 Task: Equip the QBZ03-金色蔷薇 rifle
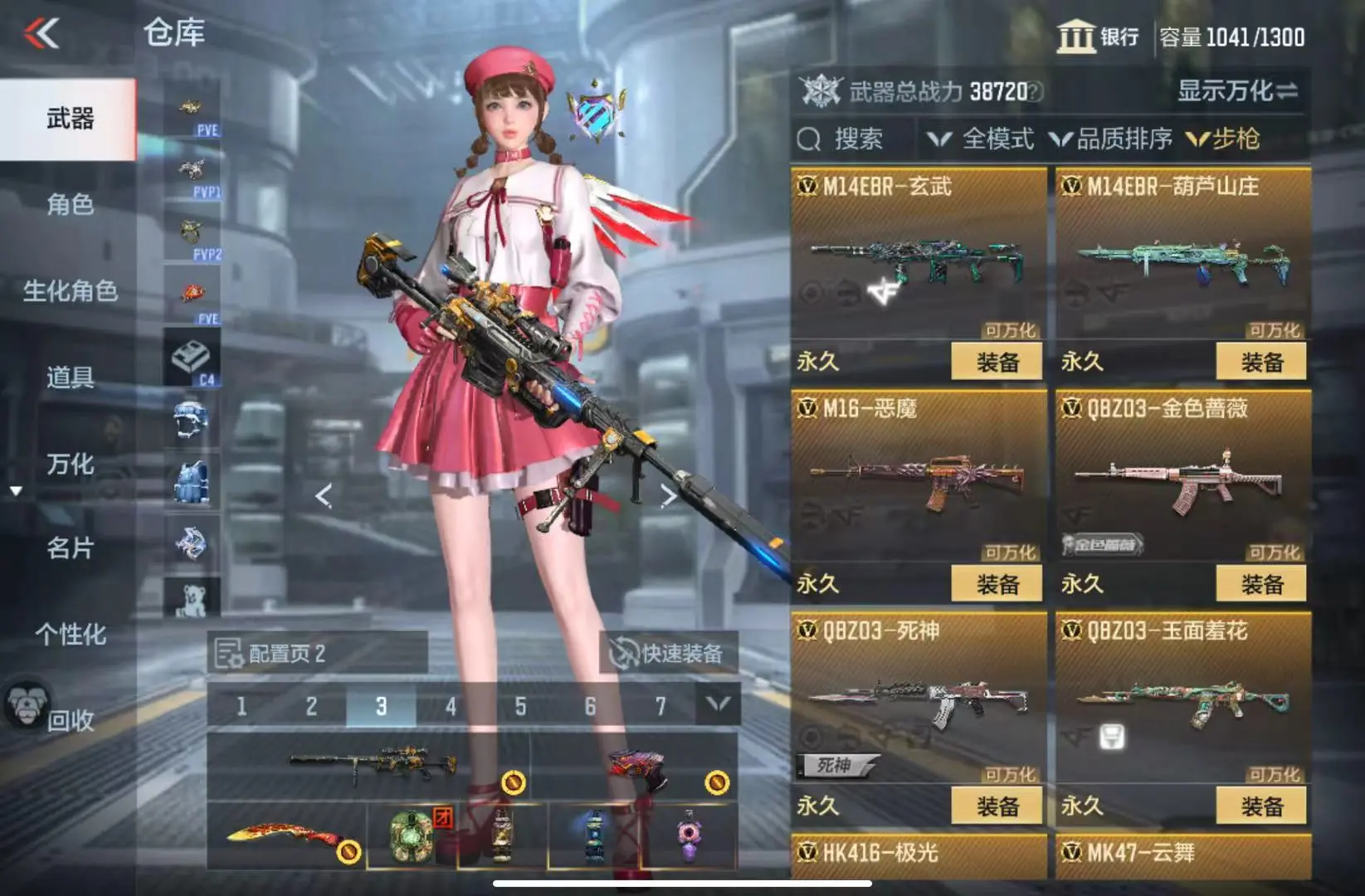point(1260,585)
